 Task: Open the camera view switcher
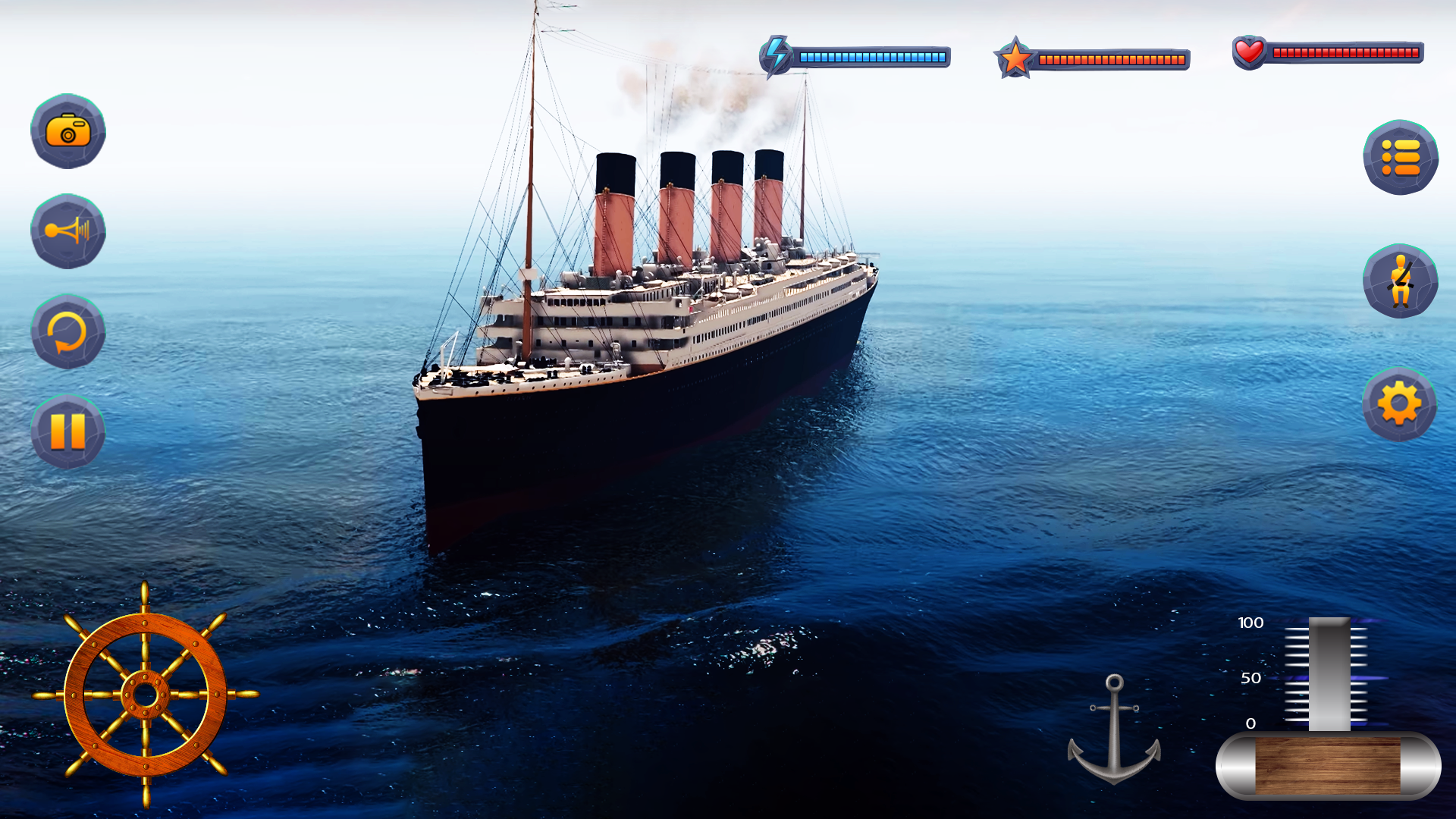(x=67, y=132)
